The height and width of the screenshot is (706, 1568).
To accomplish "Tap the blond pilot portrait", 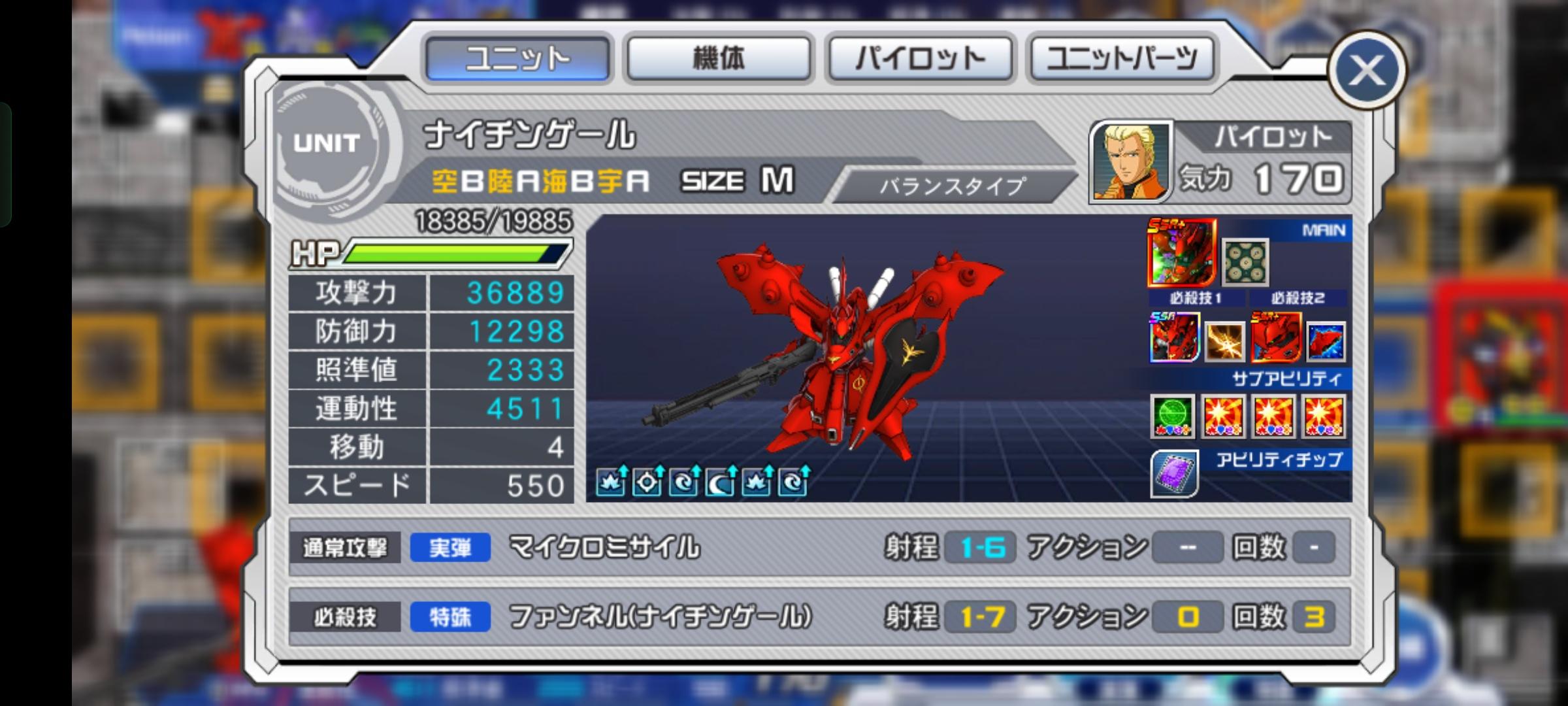I will [1131, 161].
